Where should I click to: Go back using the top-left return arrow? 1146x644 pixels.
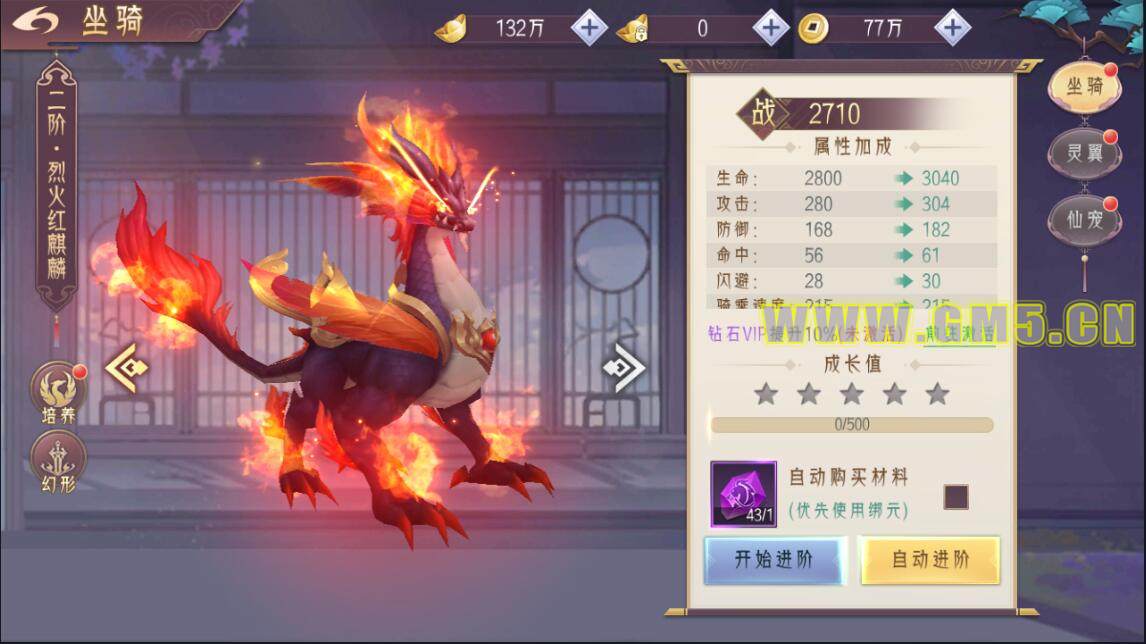(36, 22)
